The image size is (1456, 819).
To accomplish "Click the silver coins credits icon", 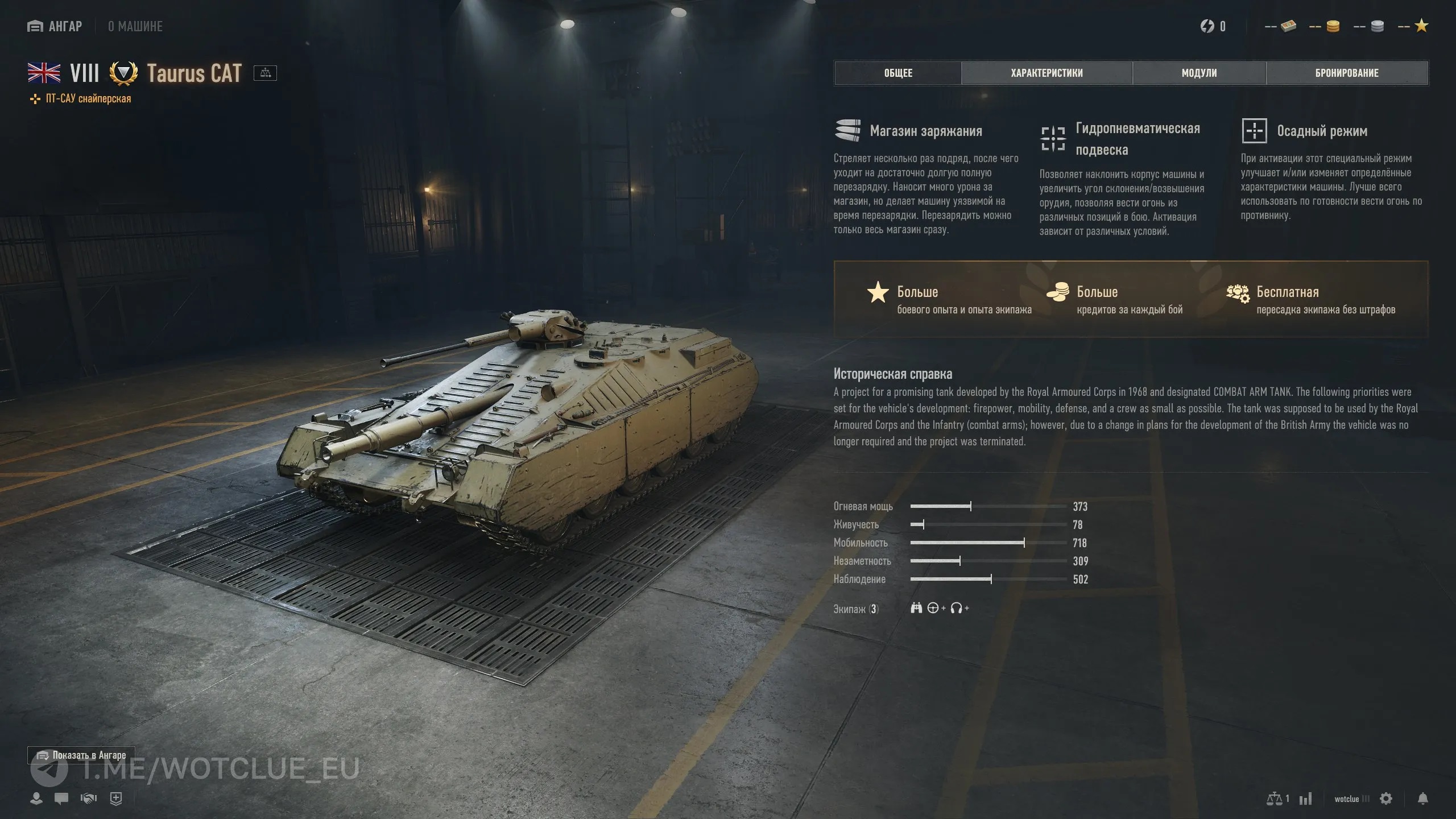I will click(1377, 26).
